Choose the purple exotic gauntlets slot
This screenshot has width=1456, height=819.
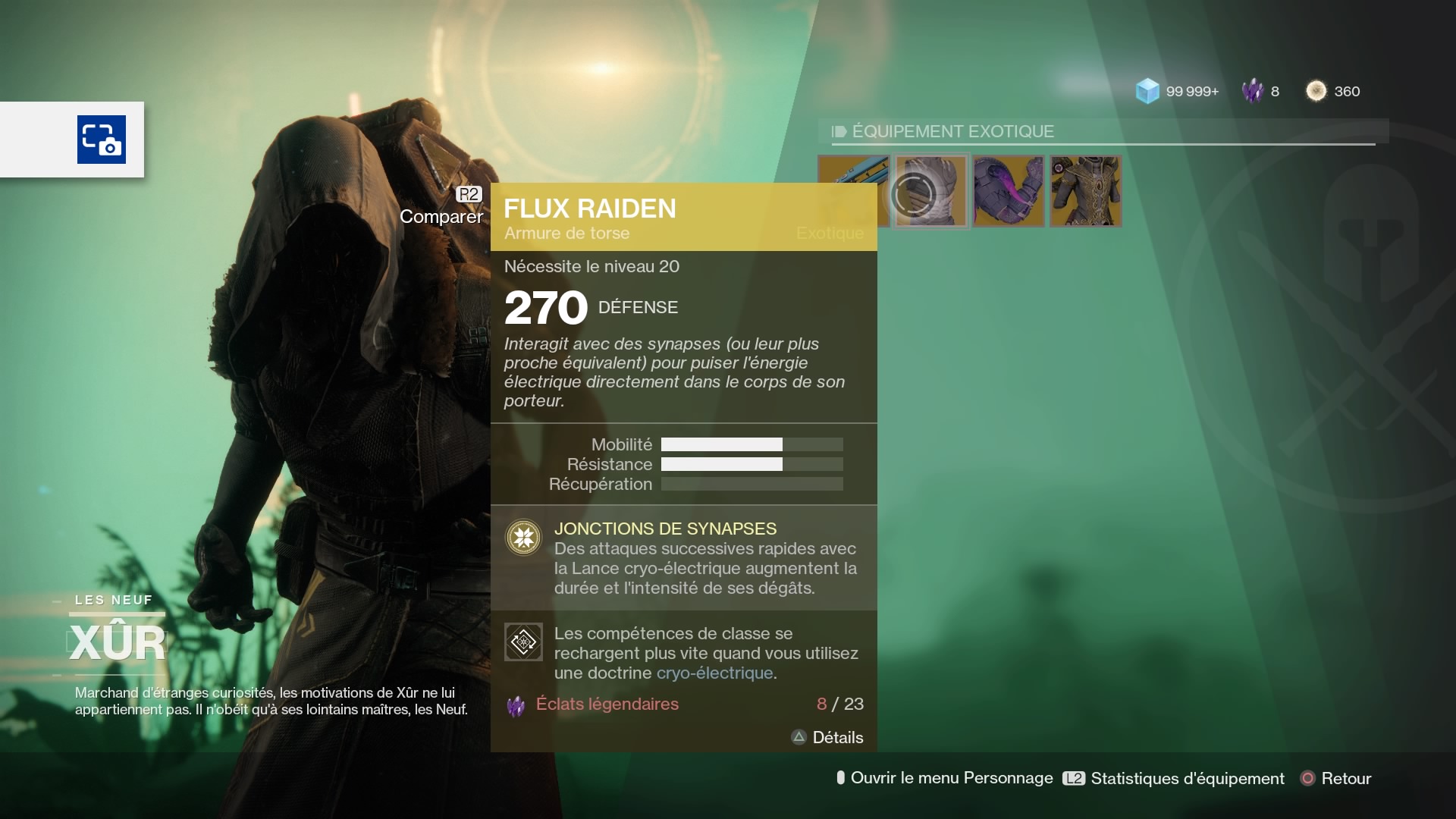[1009, 191]
